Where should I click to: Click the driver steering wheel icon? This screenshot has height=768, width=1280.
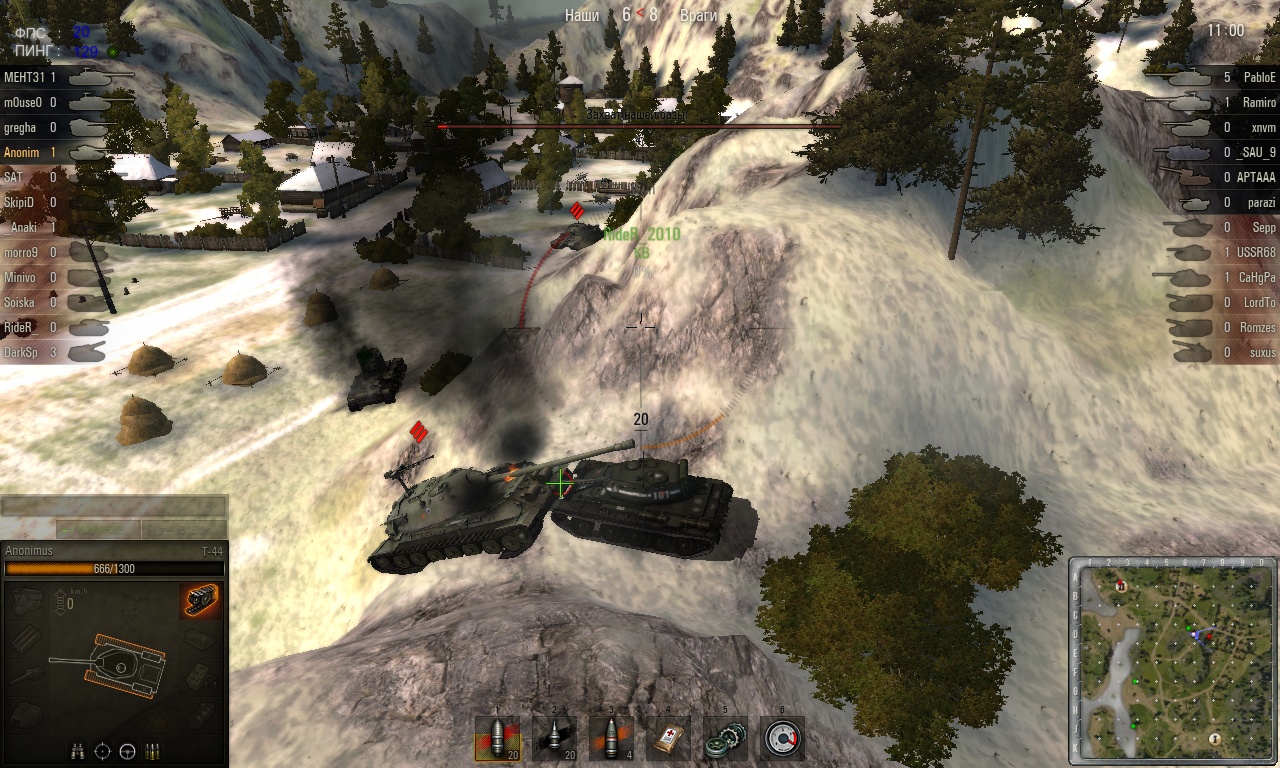pyautogui.click(x=127, y=750)
